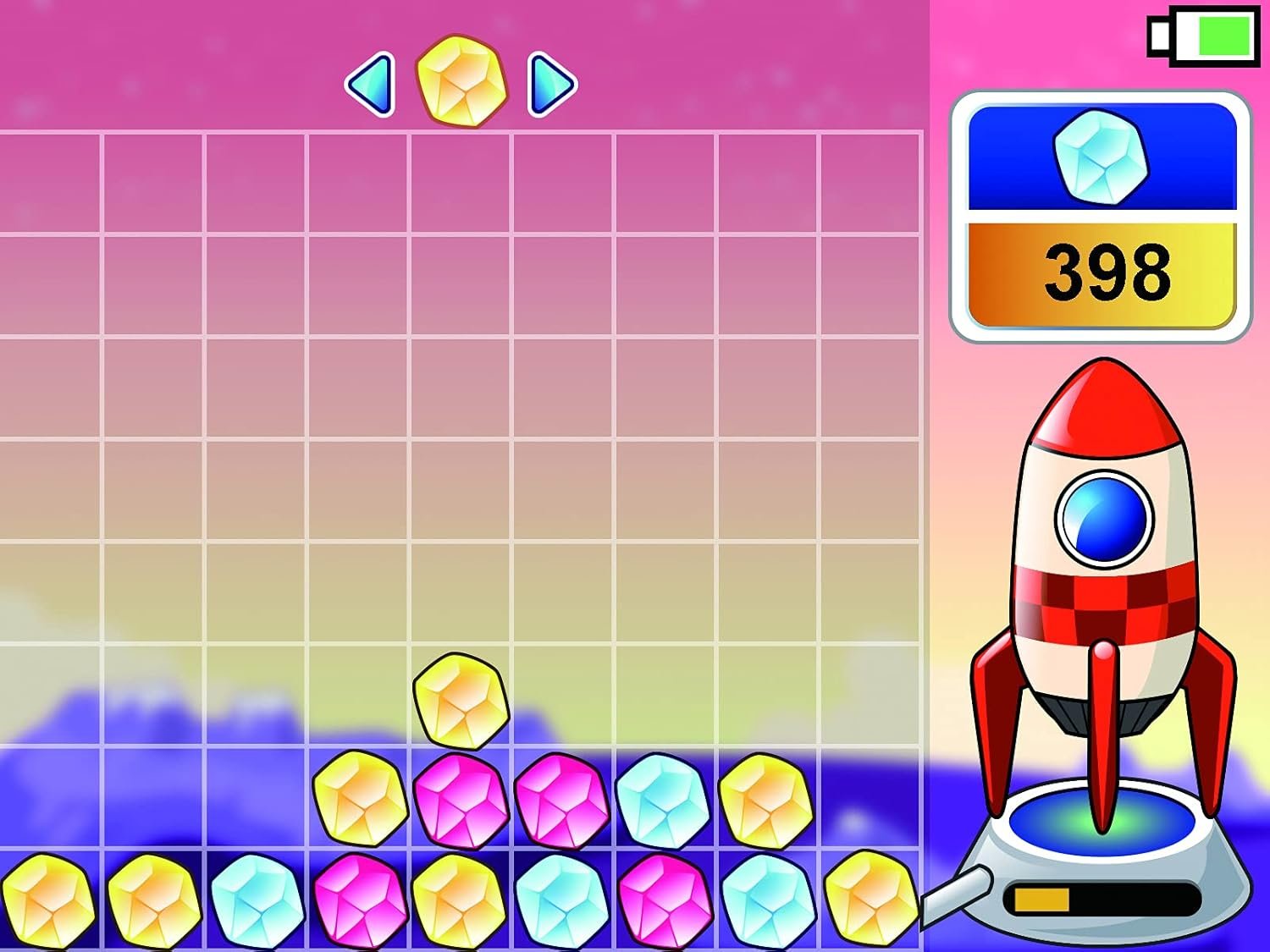Screen dimensions: 1270x952
Task: Choose the yellow gem stacked highest on the board
Action: coord(461,701)
